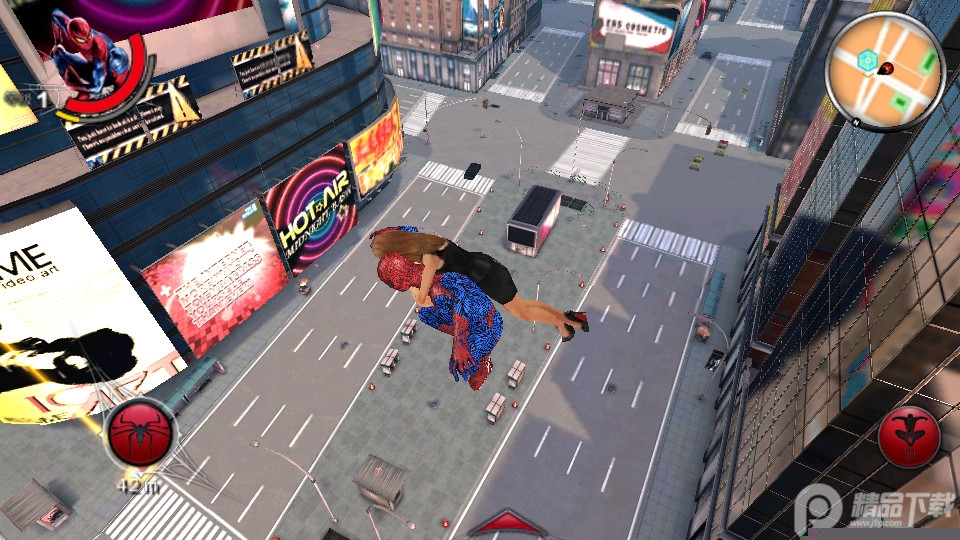Click the Spider-Man portrait icon

tap(84, 57)
